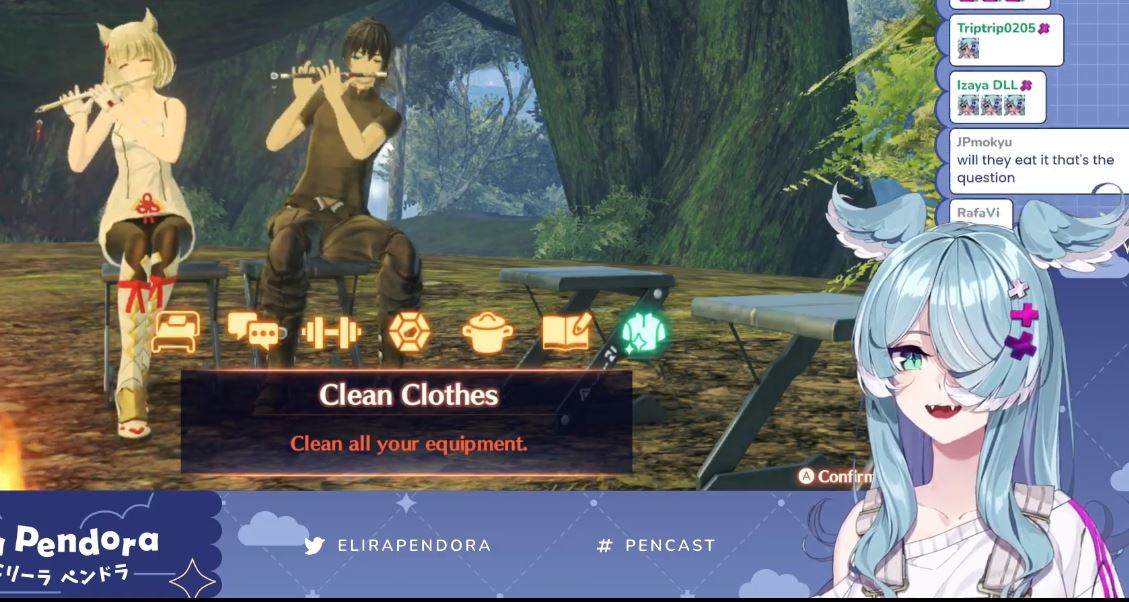Screen dimensions: 1129x602
Task: Click Triptrip0205's chat bubble
Action: pyautogui.click(x=1005, y=39)
